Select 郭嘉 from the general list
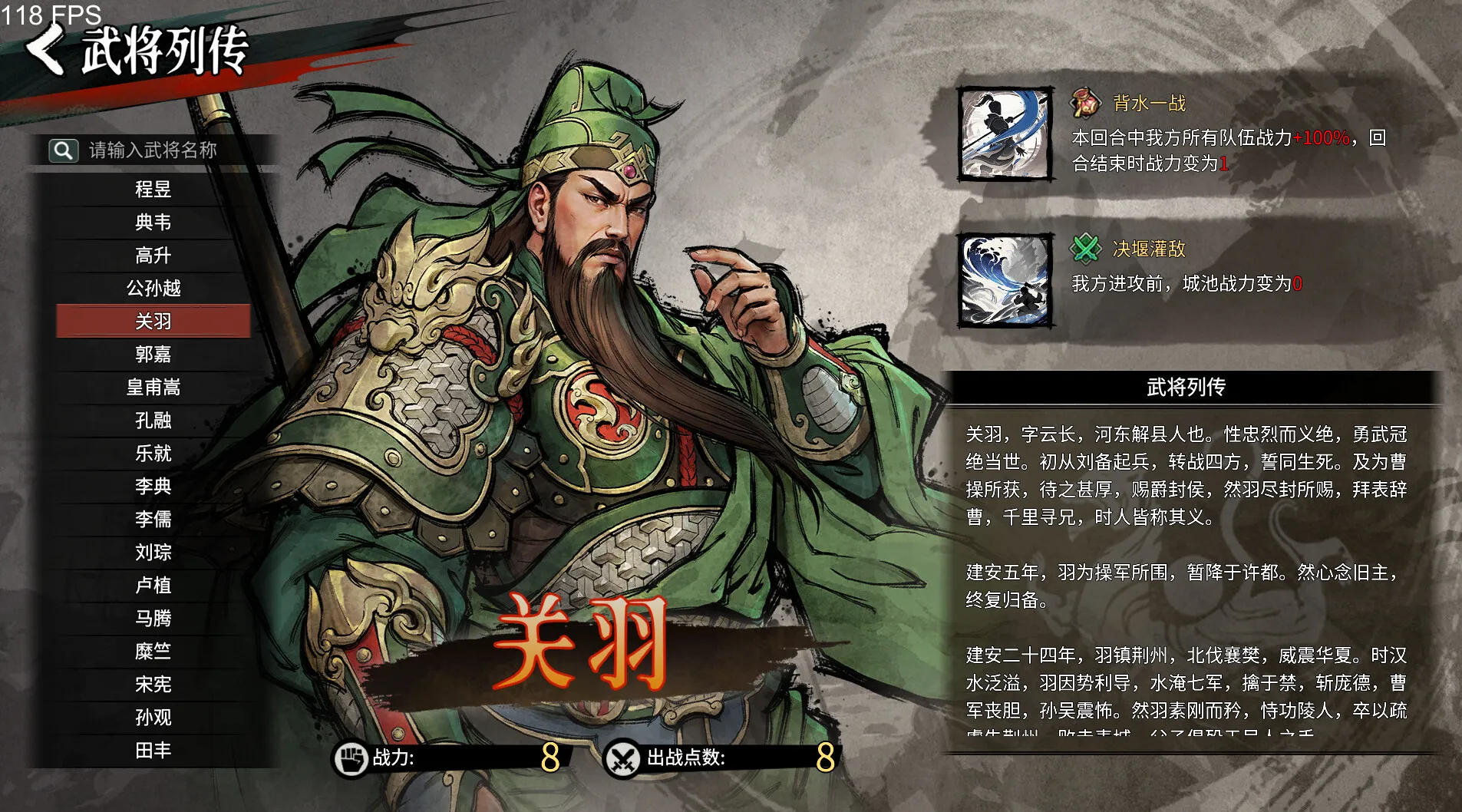 [153, 355]
